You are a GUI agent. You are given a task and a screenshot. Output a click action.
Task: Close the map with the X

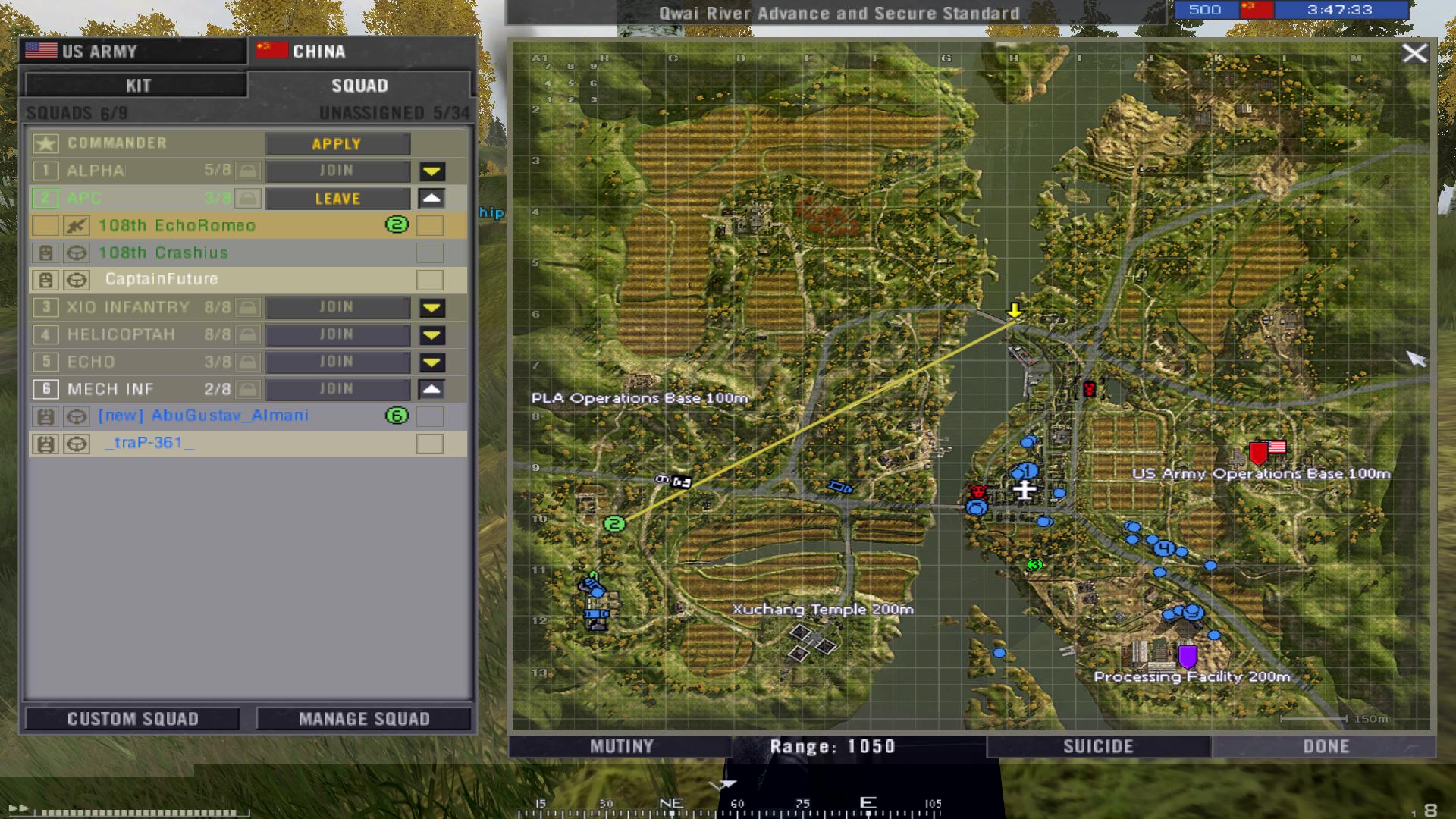tap(1414, 54)
